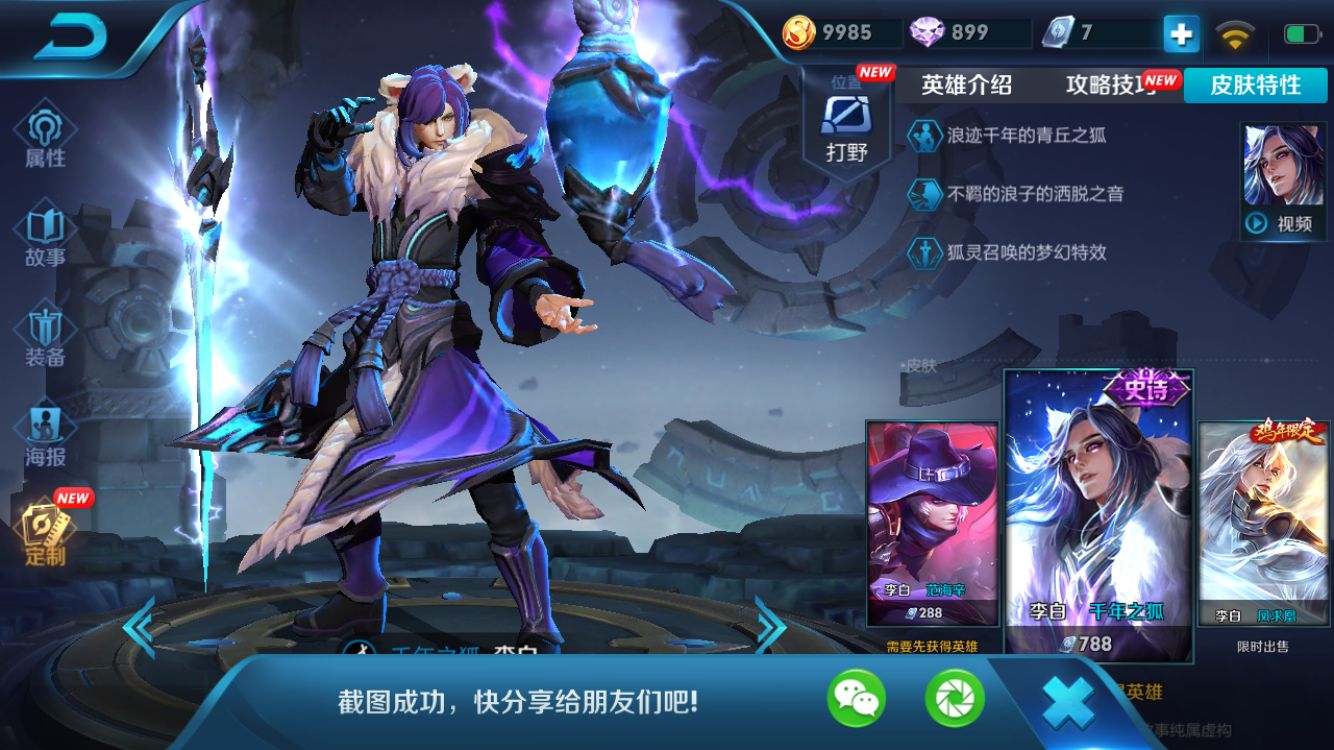Image resolution: width=1334 pixels, height=750 pixels.
Task: Click the 千年之狐 skin priced 788
Action: pyautogui.click(x=1097, y=510)
